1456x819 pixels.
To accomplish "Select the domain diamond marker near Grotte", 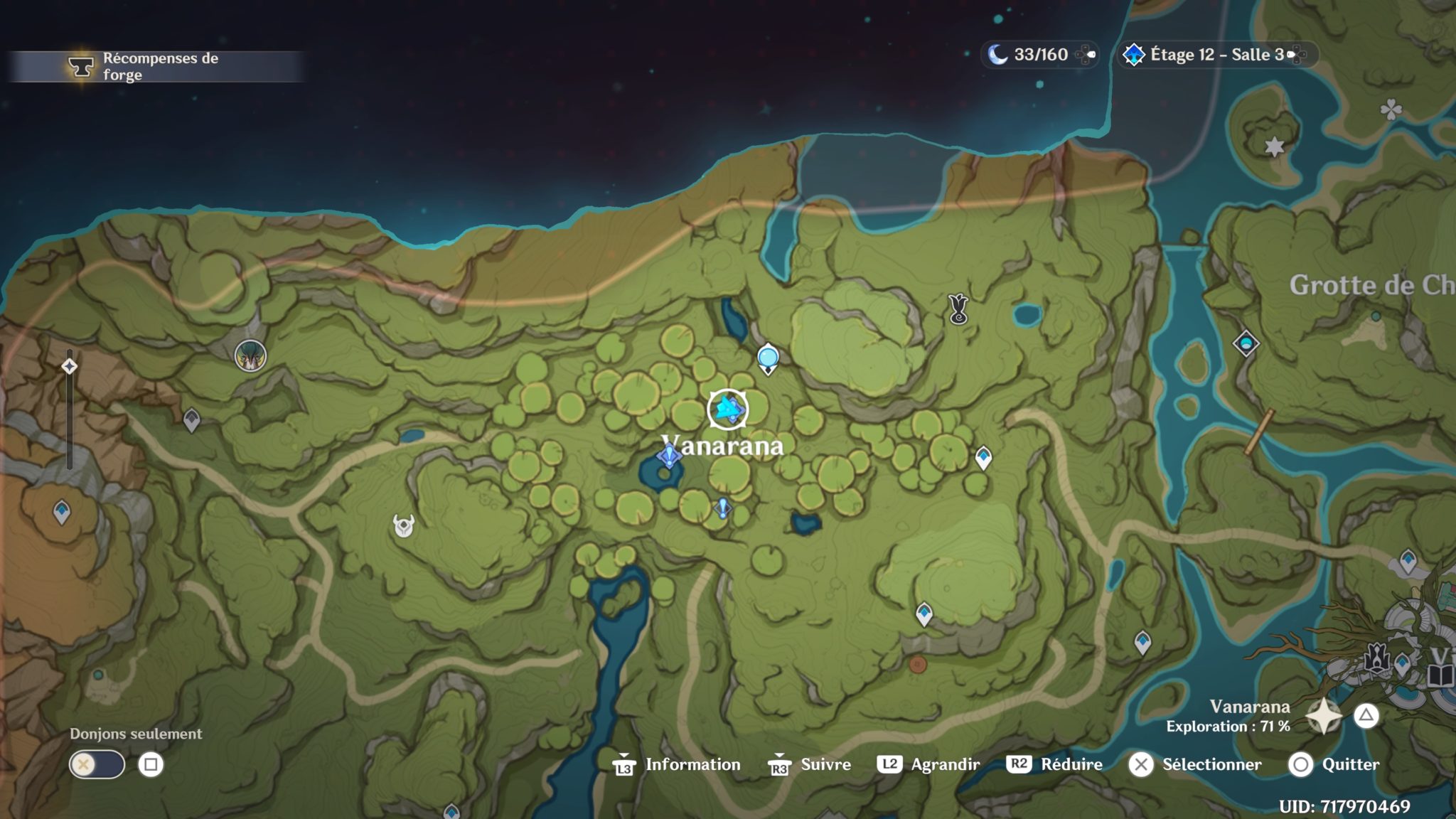I will click(1246, 344).
